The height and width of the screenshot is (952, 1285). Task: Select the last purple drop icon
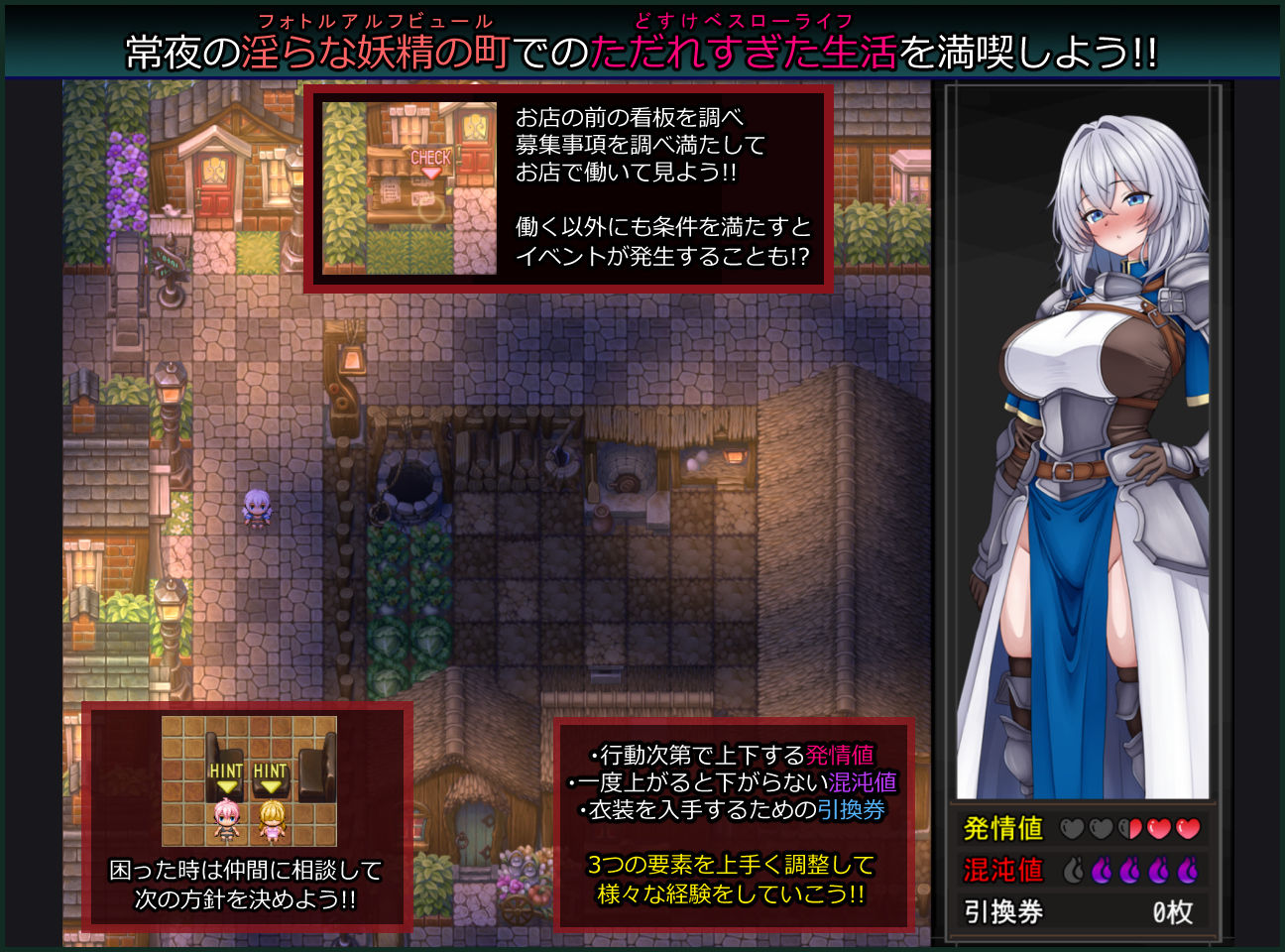pyautogui.click(x=1186, y=870)
